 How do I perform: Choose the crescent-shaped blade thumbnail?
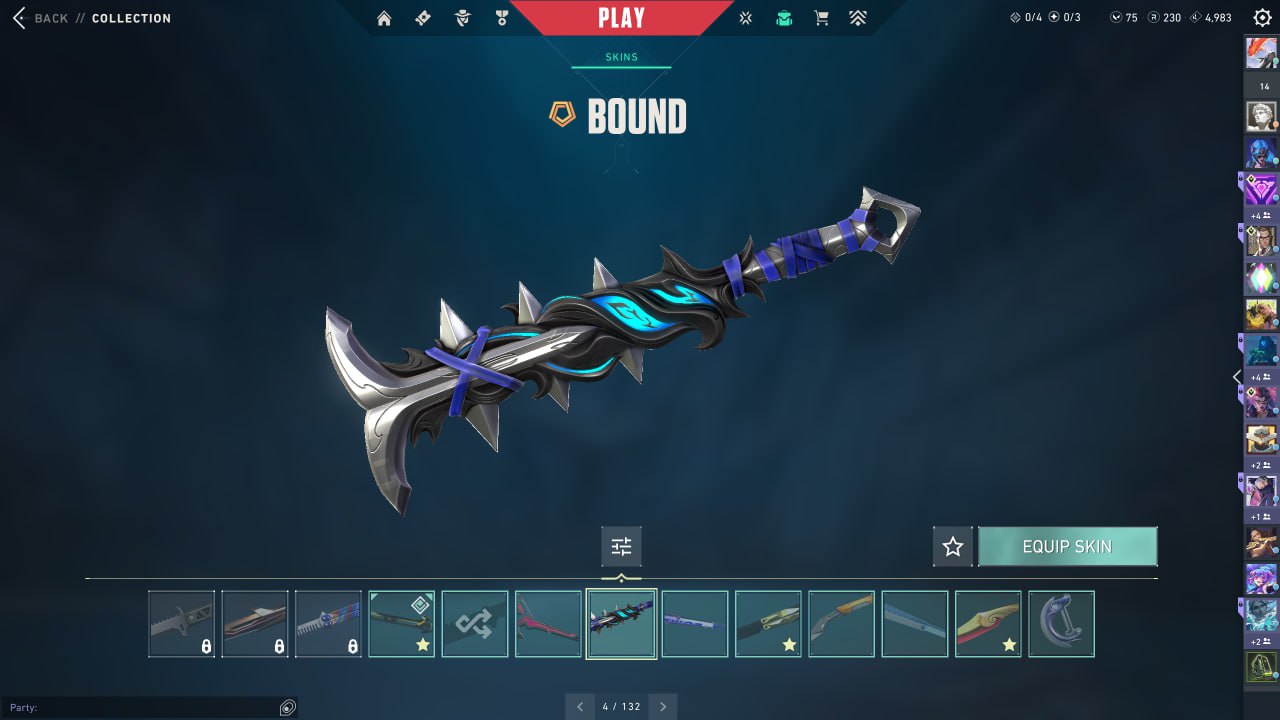1061,624
